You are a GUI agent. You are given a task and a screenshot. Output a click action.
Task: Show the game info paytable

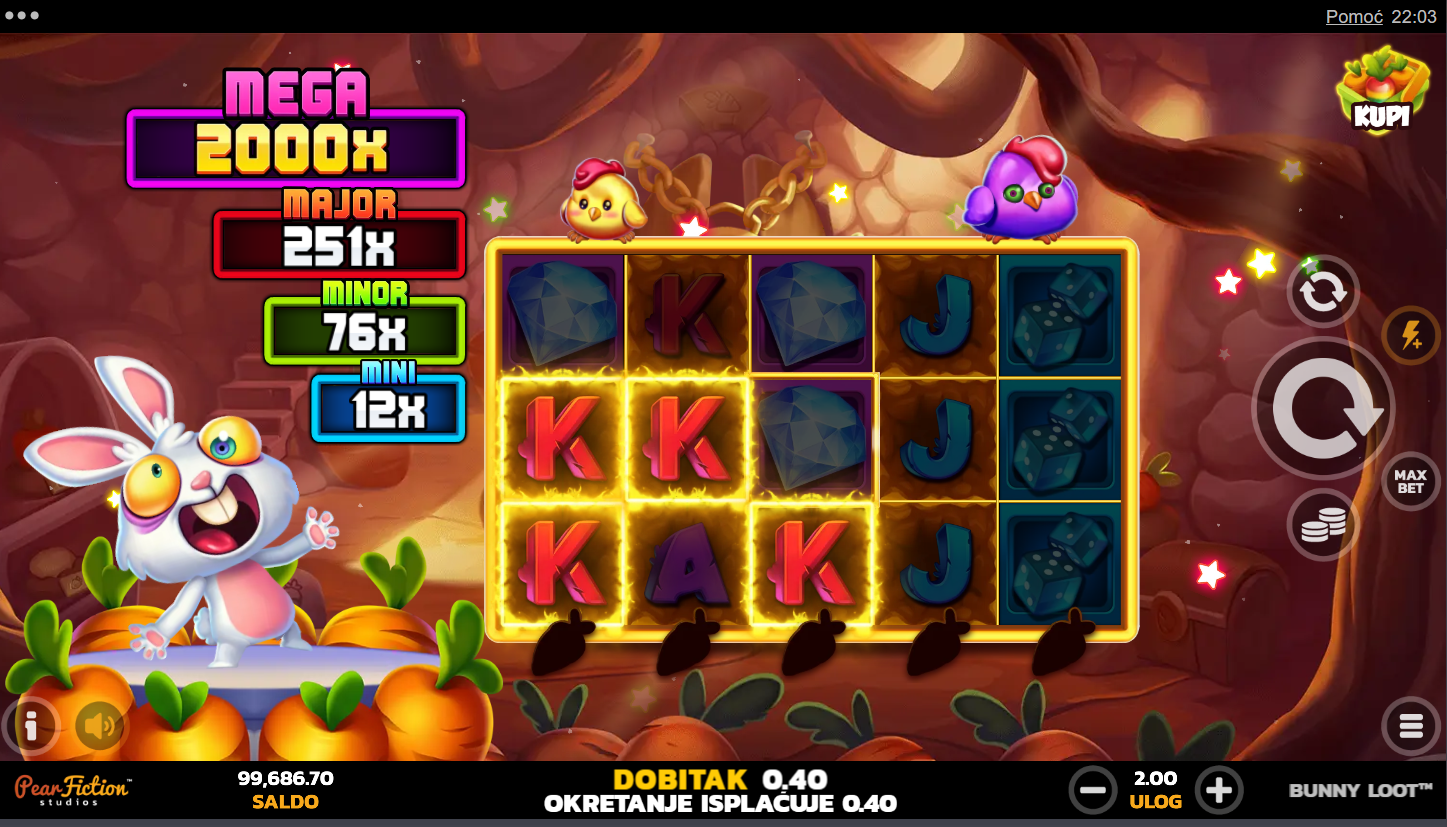(31, 726)
